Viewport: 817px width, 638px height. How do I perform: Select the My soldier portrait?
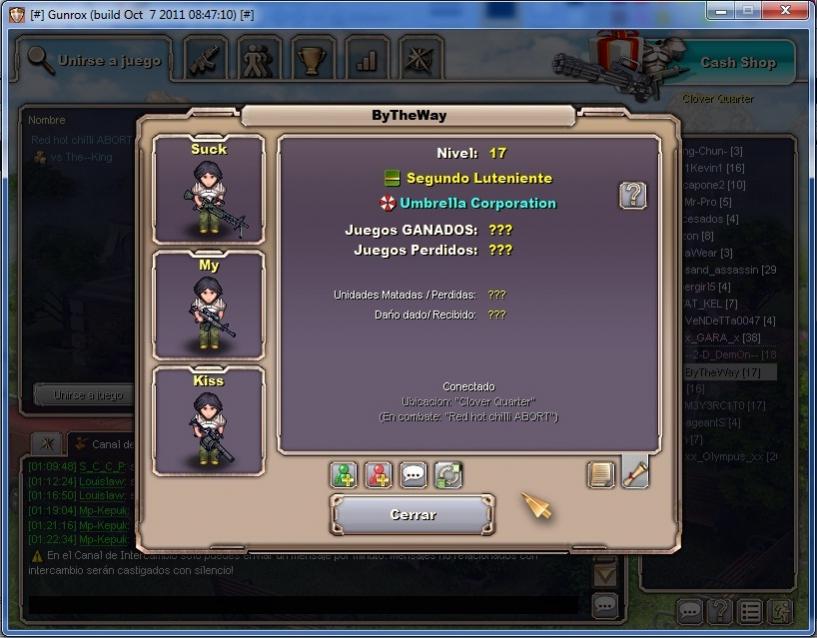coord(208,305)
